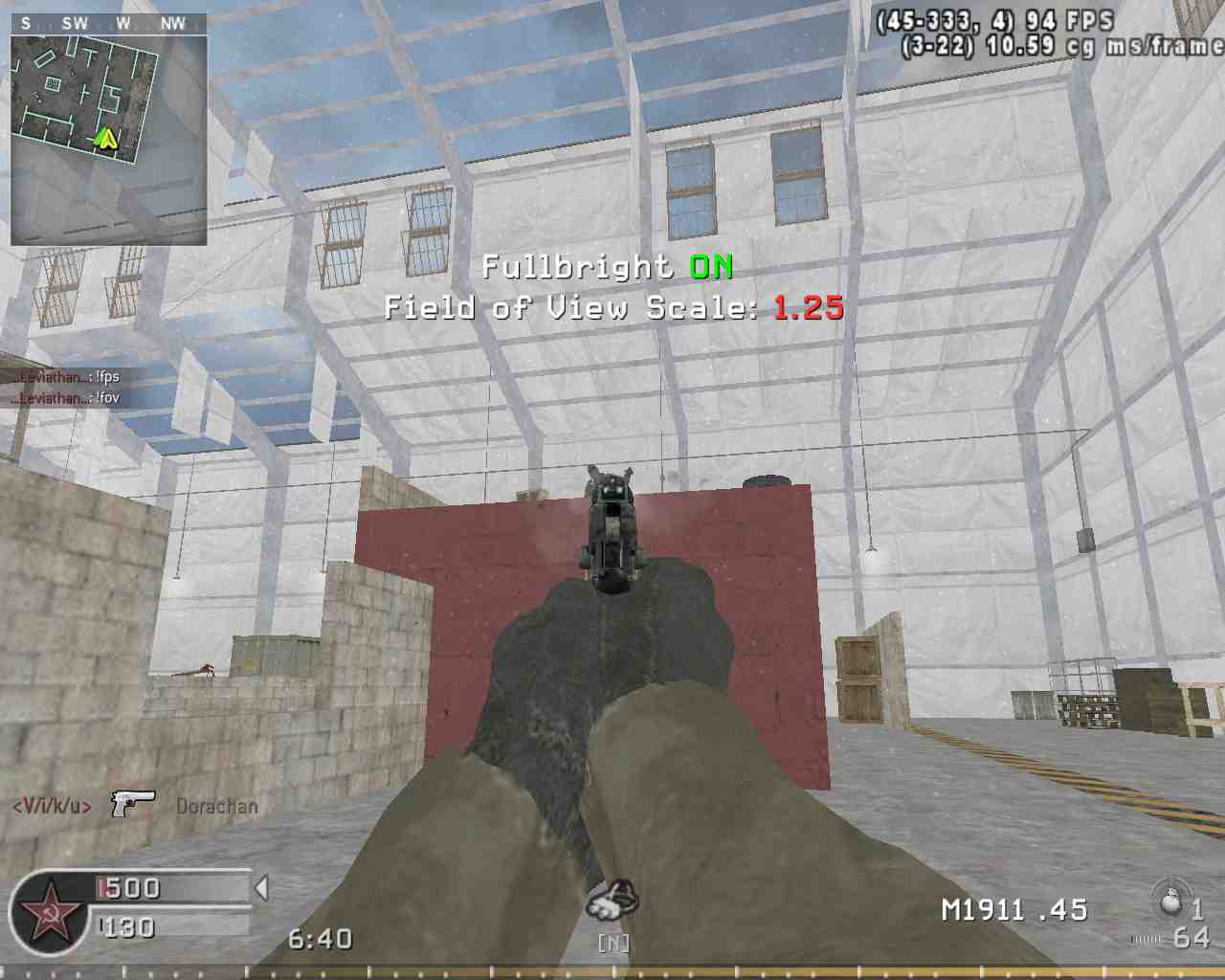The image size is (1225, 980).
Task: Click the Dorachan player name
Action: 216,805
